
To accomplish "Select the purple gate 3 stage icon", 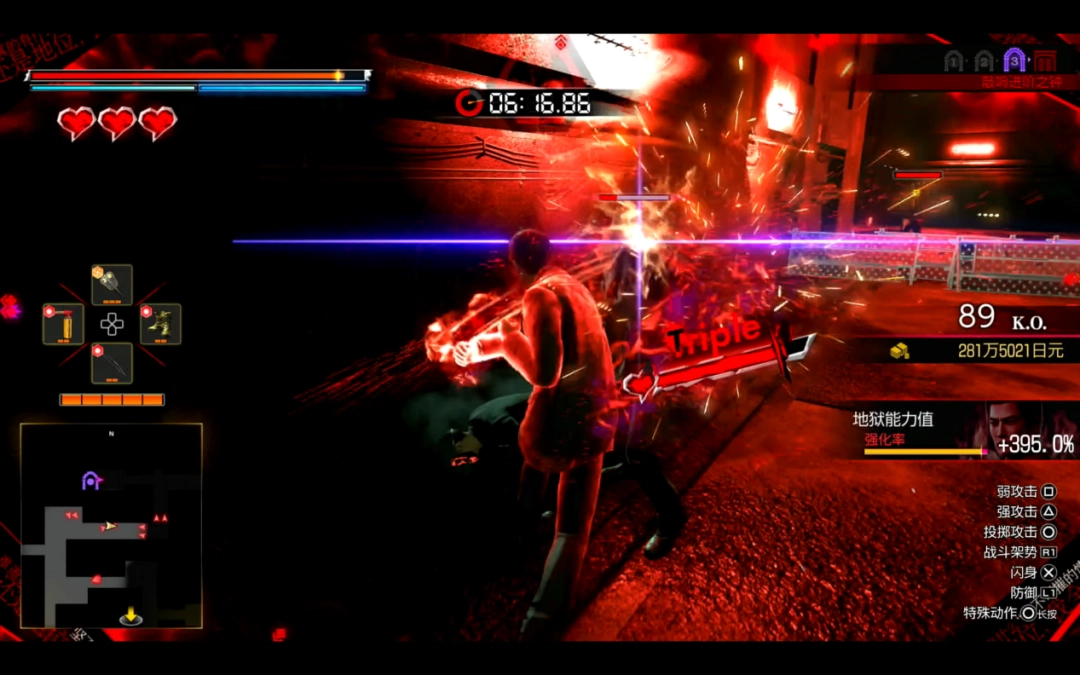I will pos(1015,60).
